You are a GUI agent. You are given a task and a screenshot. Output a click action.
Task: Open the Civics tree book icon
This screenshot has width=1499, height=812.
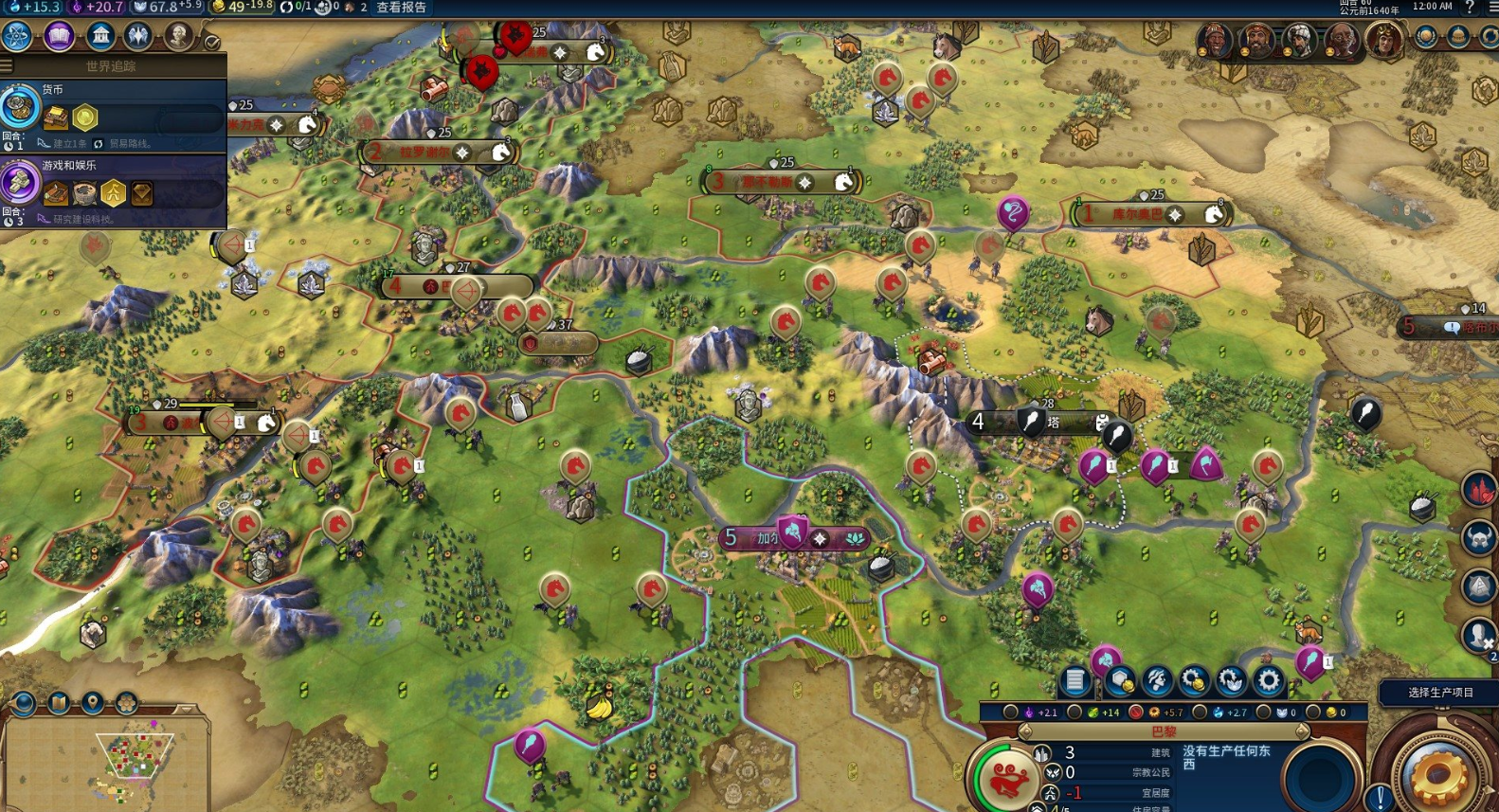coord(59,37)
